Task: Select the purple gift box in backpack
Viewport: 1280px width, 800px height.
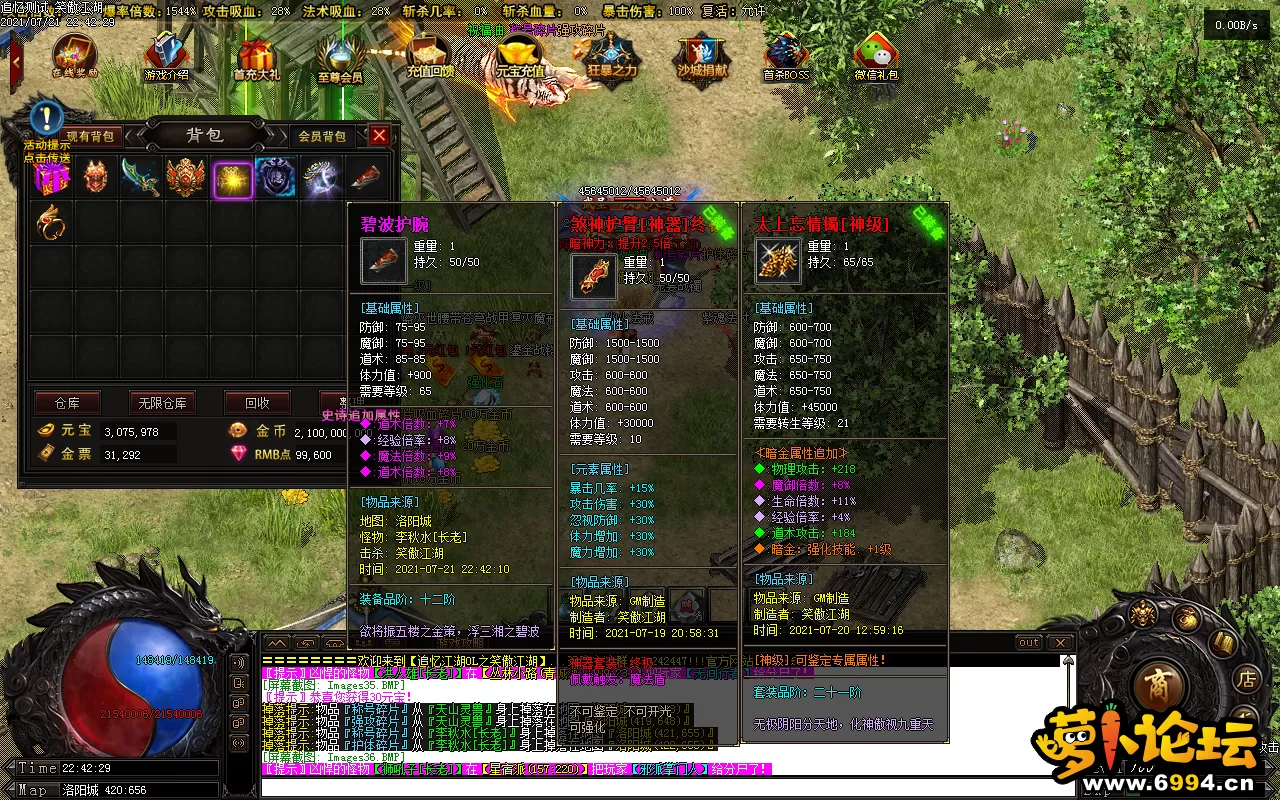Action: pos(51,178)
